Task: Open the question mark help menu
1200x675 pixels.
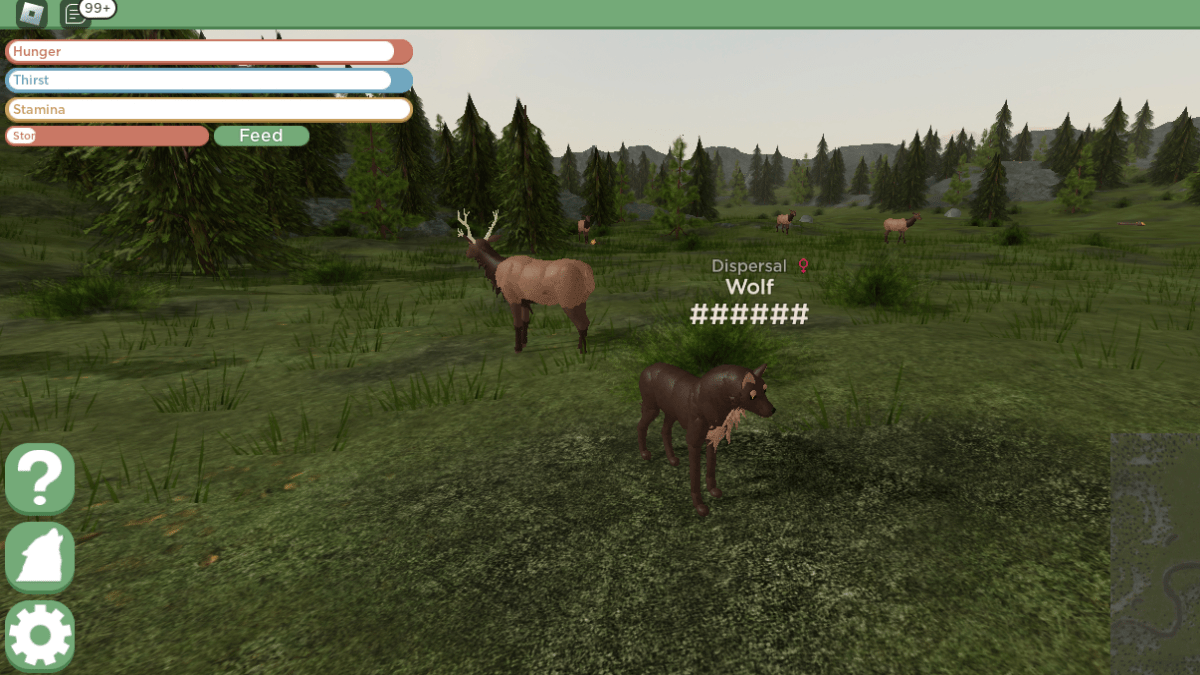Action: (40, 479)
